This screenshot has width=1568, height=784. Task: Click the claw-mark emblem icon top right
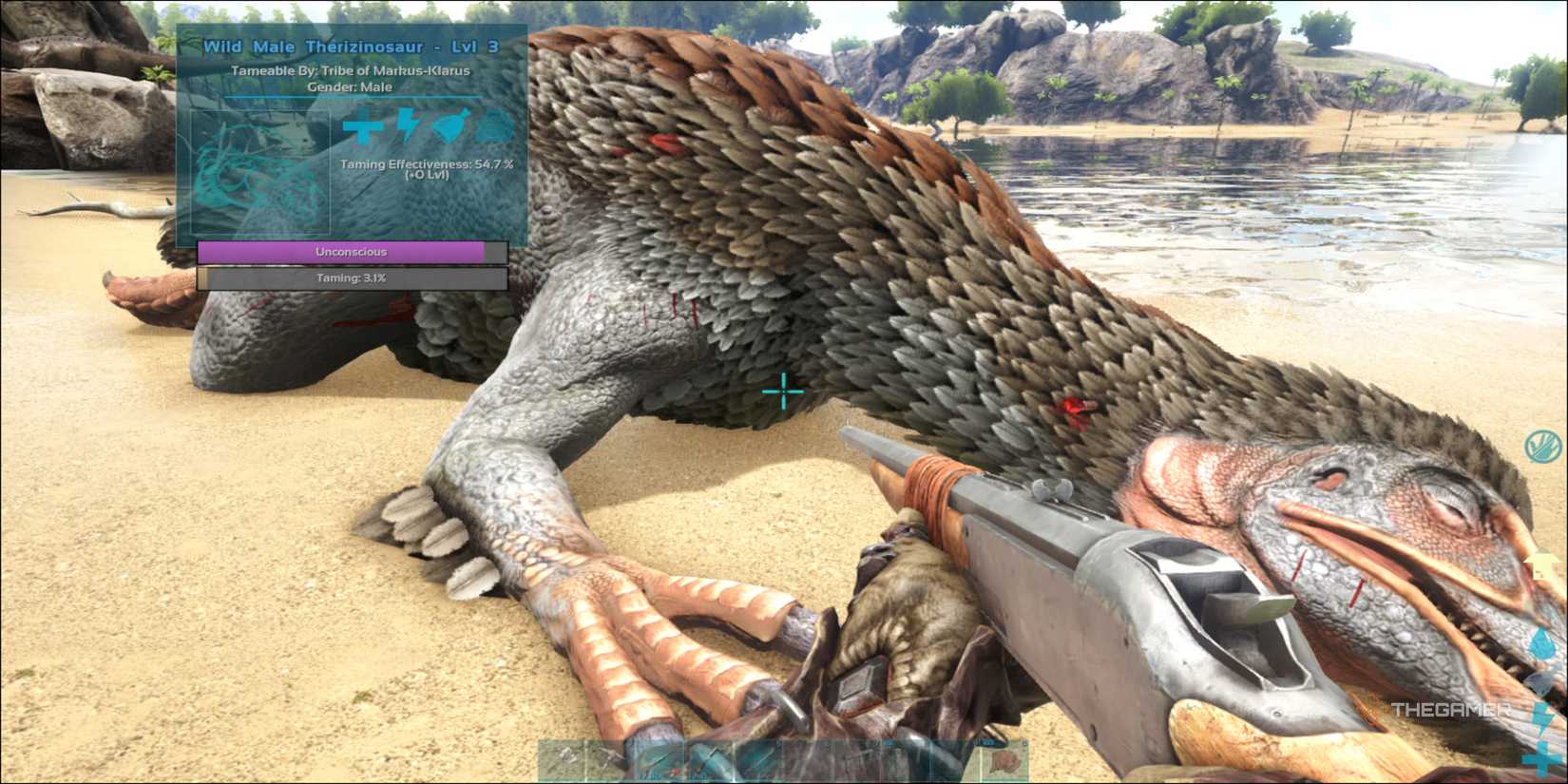coord(1543,445)
